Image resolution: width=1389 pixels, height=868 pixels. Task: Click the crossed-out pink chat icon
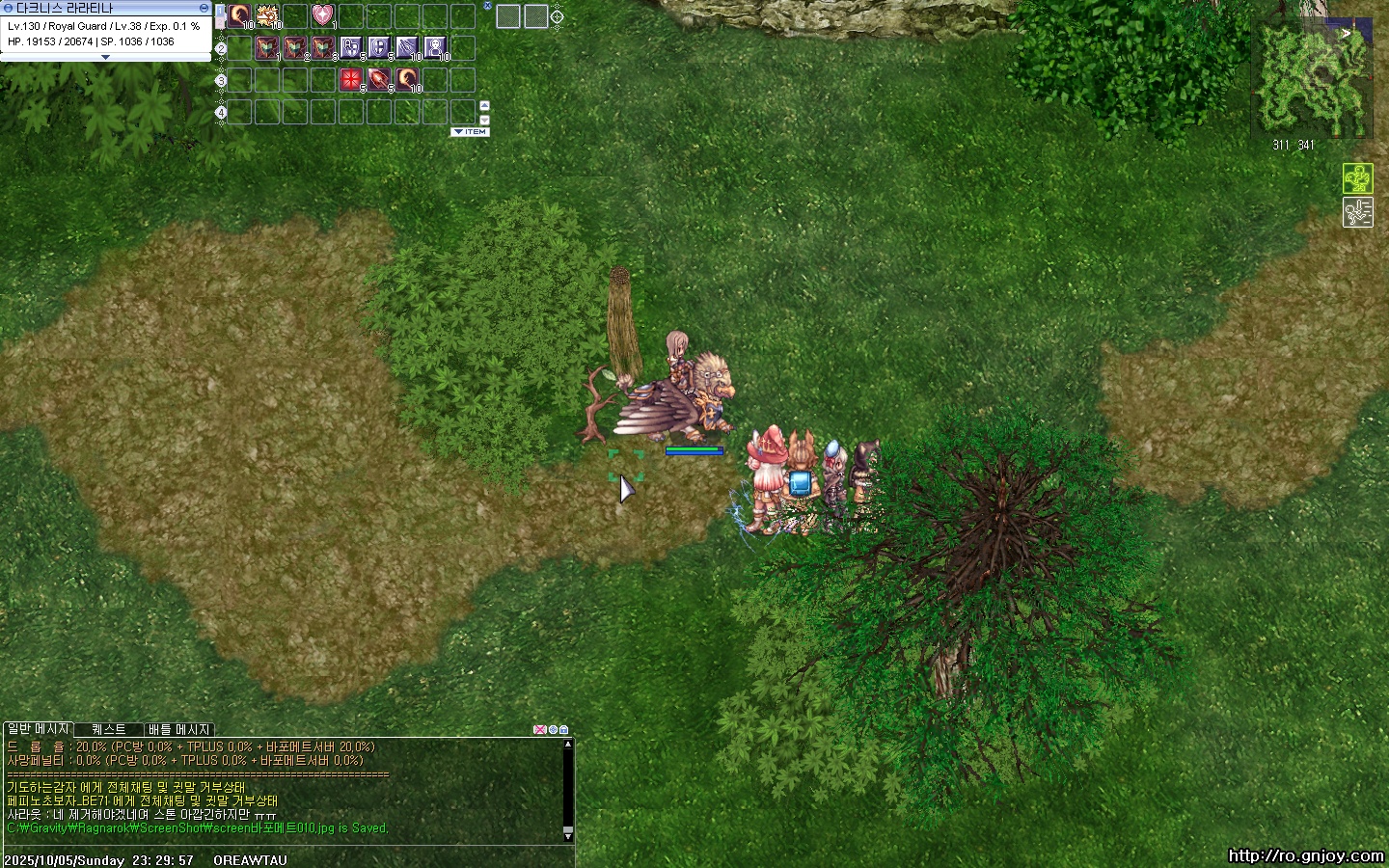[x=539, y=730]
